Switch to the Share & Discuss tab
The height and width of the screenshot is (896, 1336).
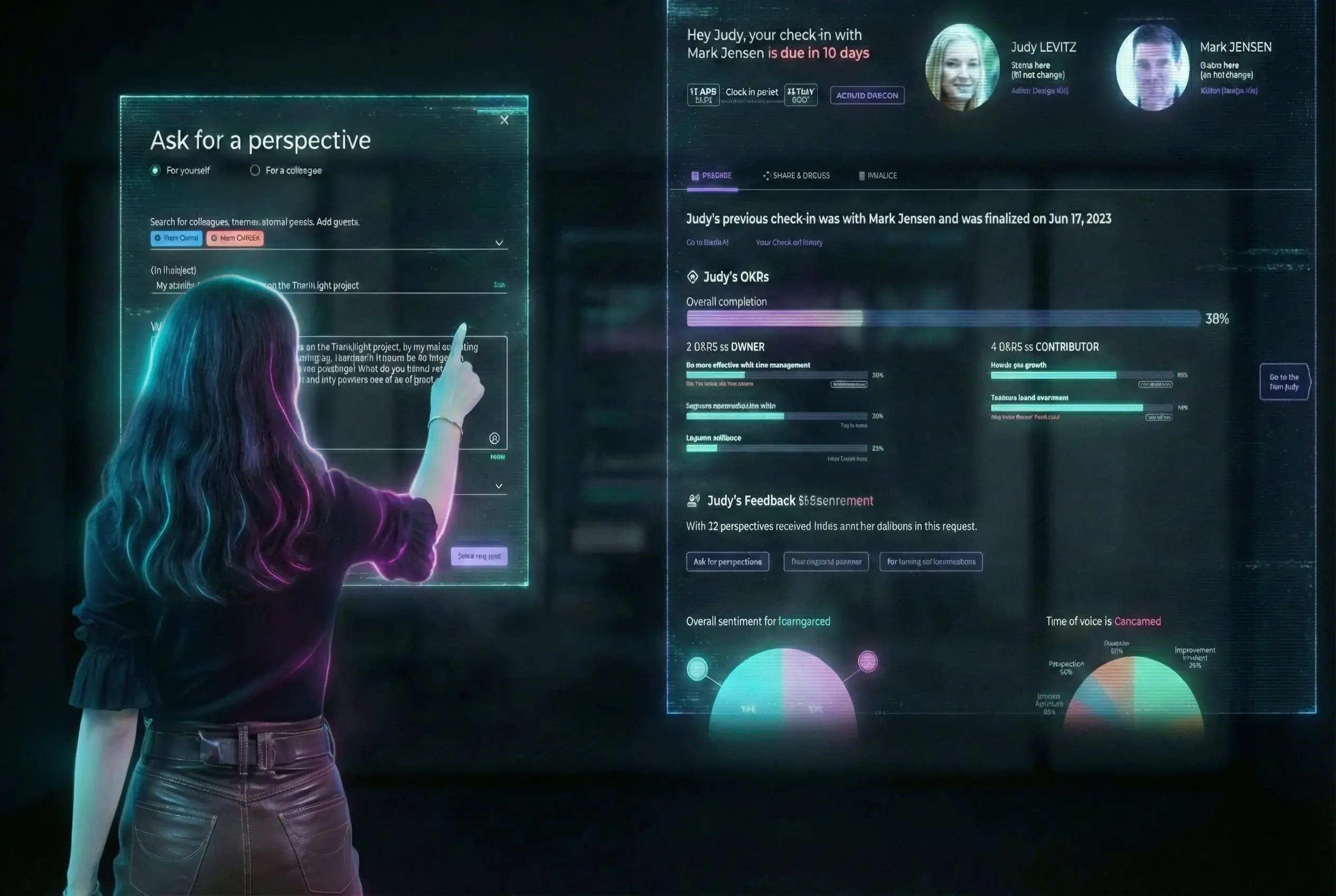click(796, 175)
